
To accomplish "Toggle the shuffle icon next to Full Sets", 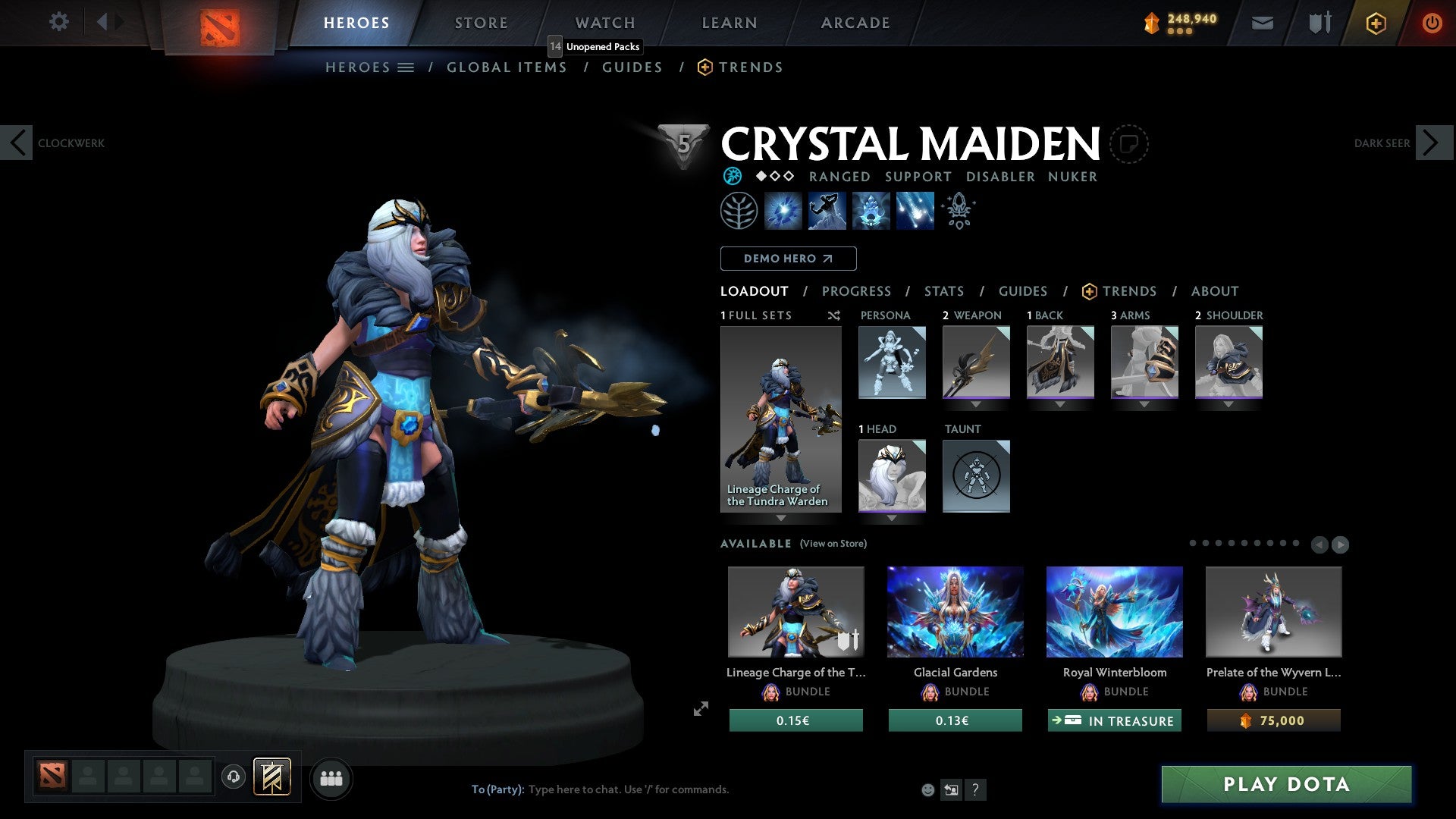I will click(x=833, y=315).
